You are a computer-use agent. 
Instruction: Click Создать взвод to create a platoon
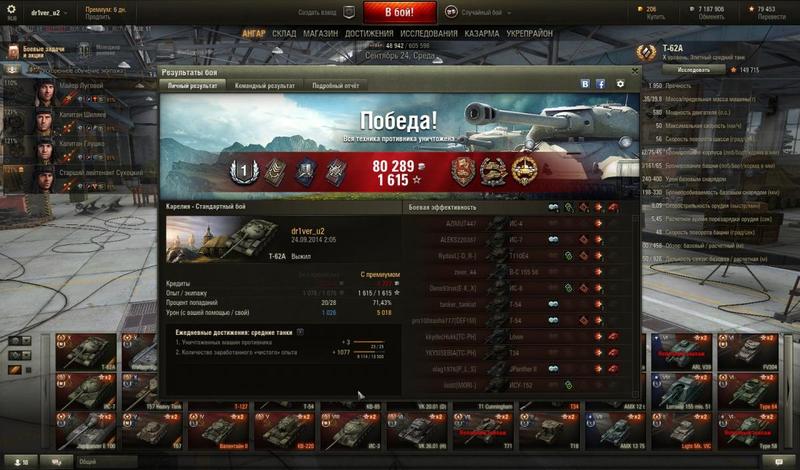(318, 11)
